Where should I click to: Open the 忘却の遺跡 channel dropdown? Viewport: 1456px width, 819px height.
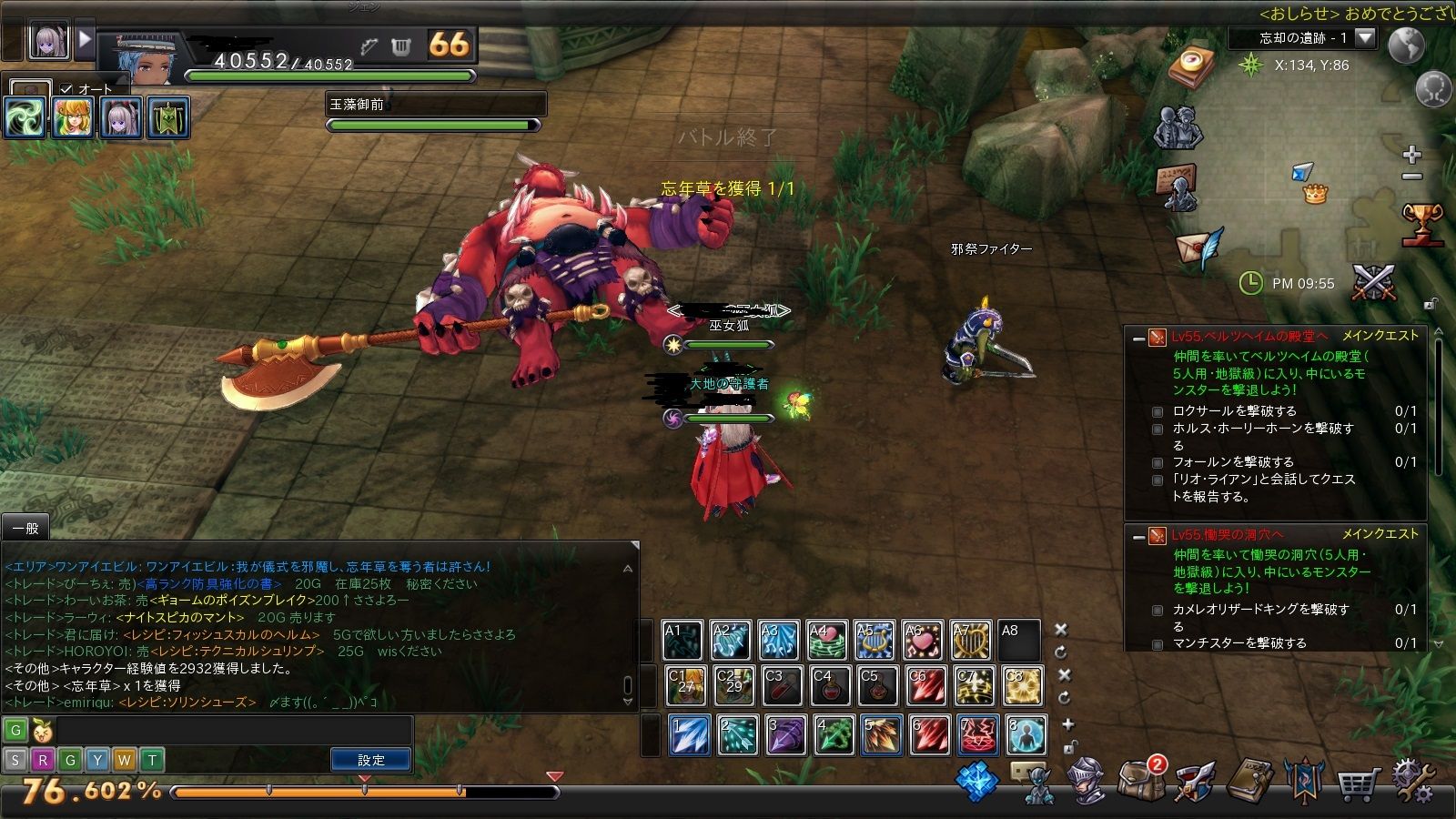(1365, 38)
